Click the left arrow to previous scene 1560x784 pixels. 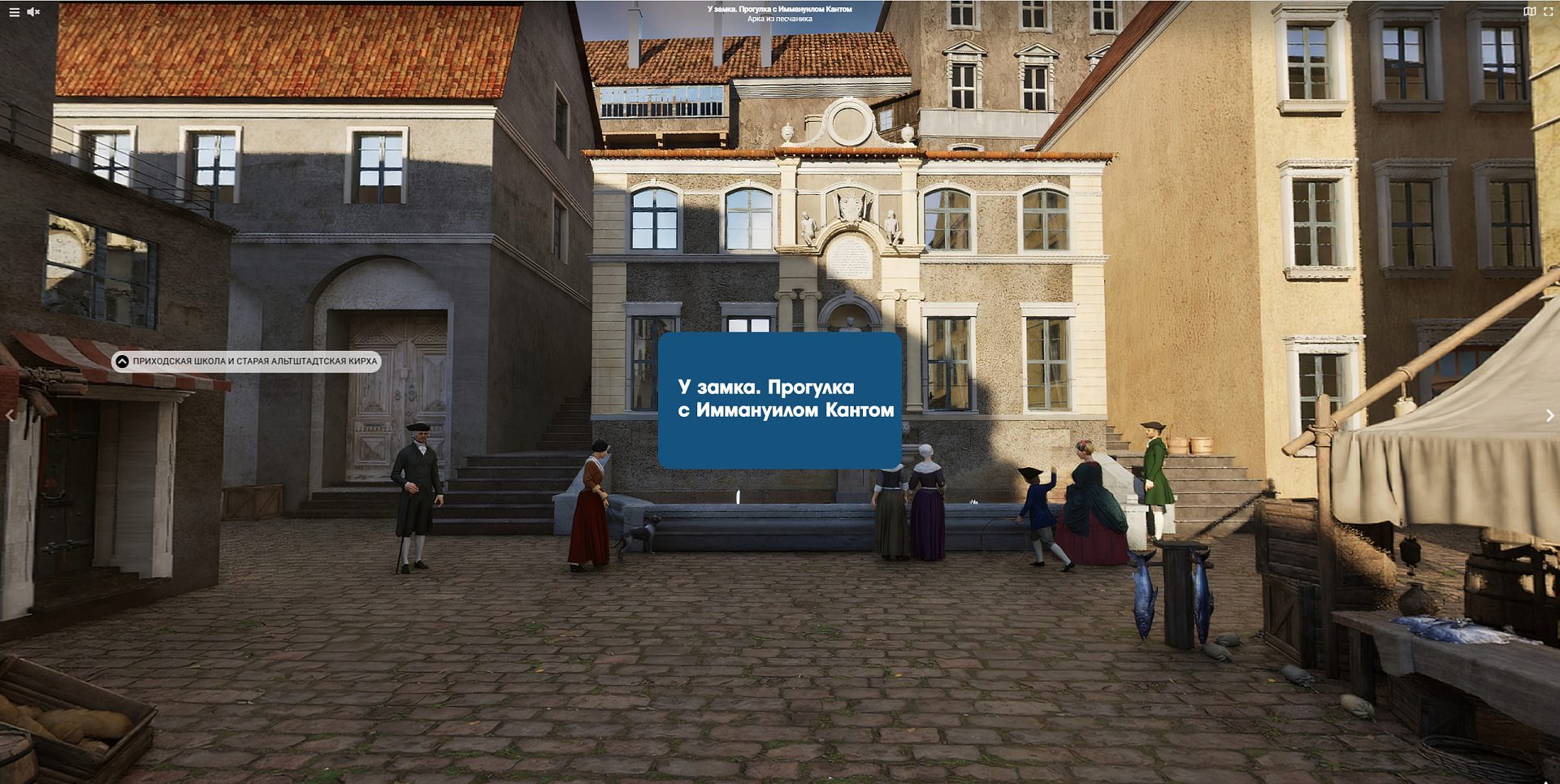10,416
